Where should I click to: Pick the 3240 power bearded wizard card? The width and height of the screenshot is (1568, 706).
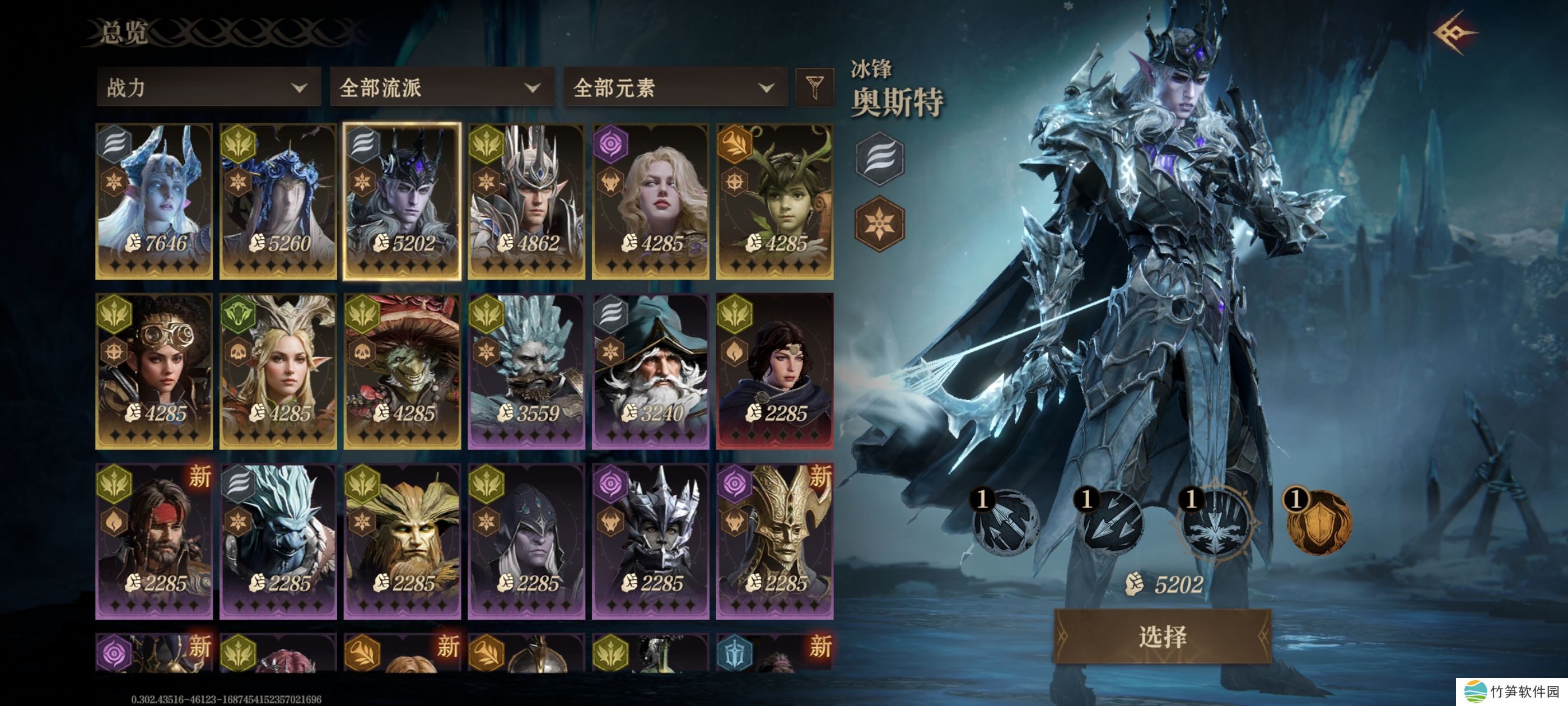[650, 371]
